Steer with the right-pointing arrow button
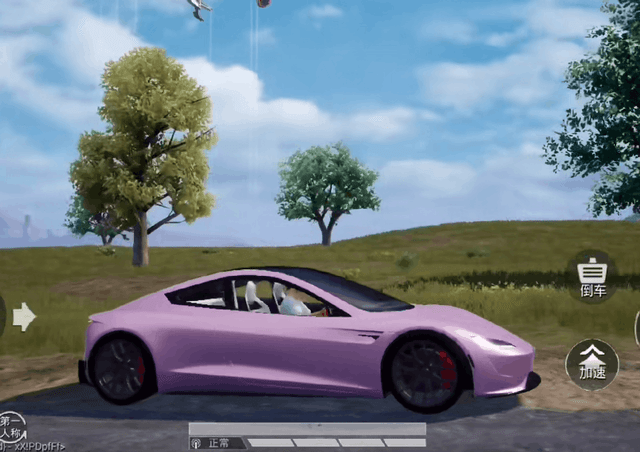Image resolution: width=640 pixels, height=452 pixels. click(24, 317)
